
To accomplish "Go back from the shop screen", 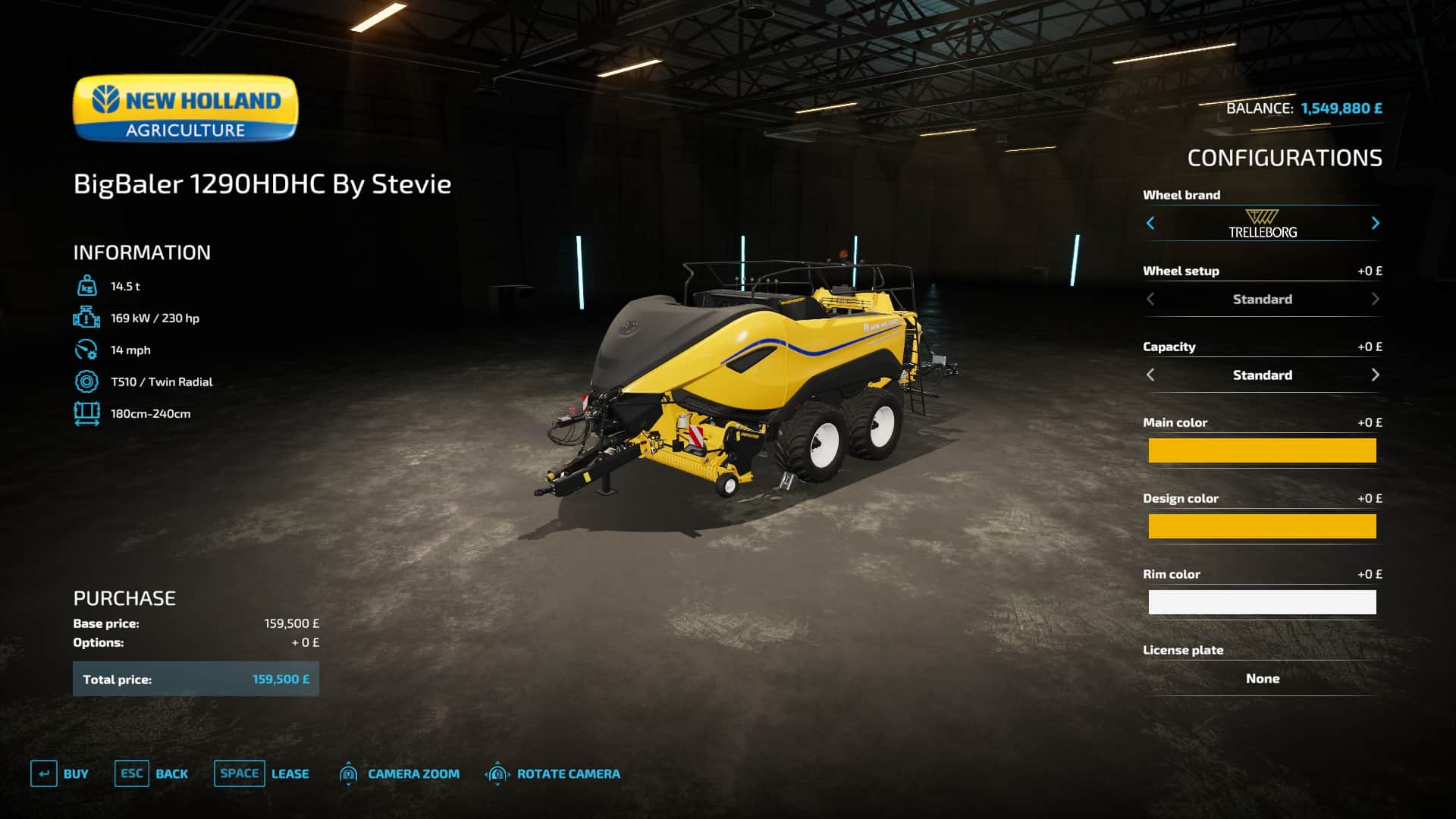I will pyautogui.click(x=152, y=773).
